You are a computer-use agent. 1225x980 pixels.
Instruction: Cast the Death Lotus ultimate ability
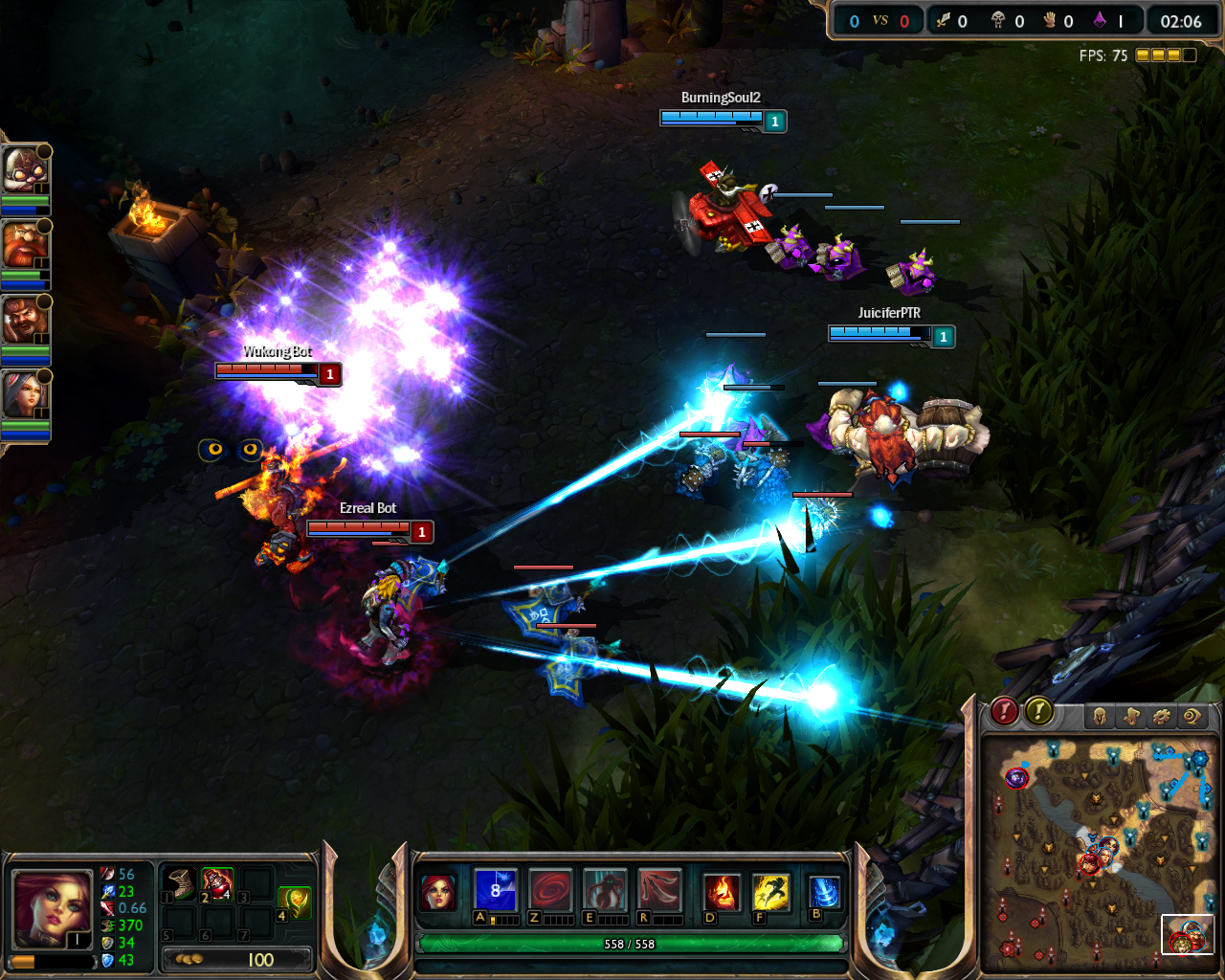tap(659, 890)
